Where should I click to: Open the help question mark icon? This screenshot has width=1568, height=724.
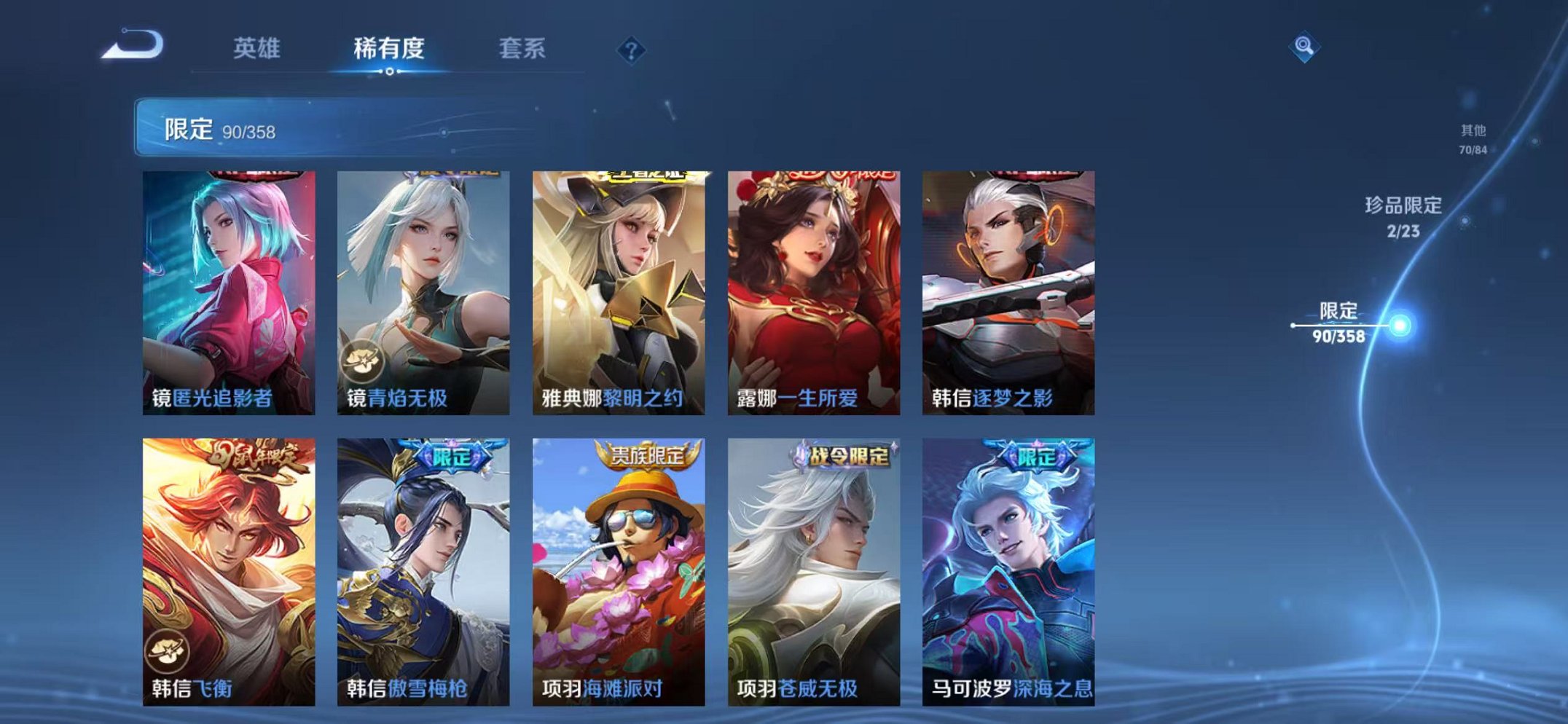632,50
